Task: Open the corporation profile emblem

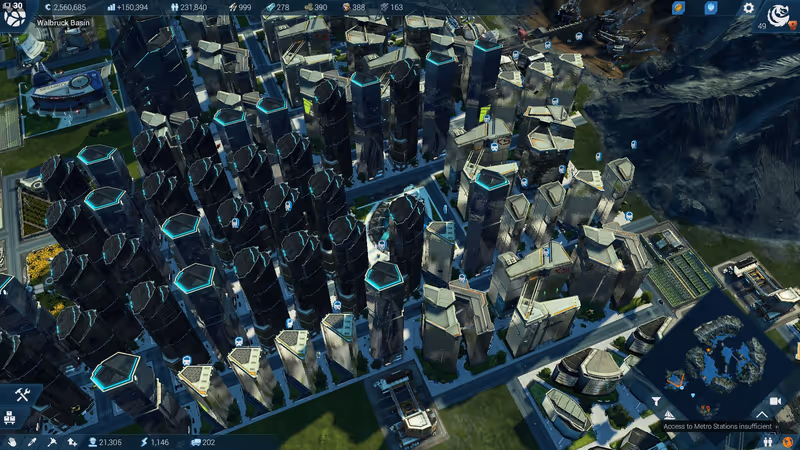Action: click(x=776, y=16)
